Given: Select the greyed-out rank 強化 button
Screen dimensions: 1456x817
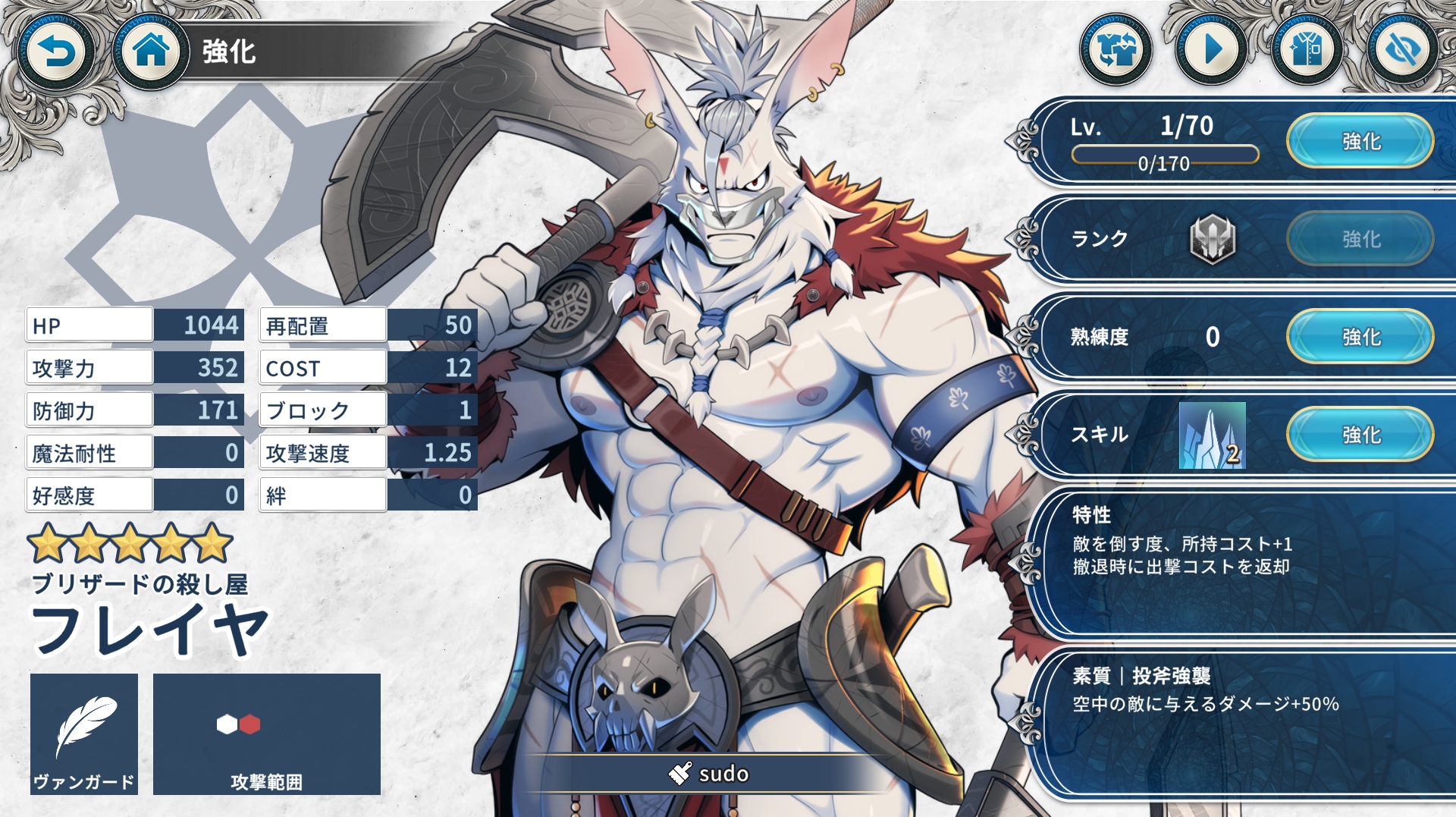Looking at the screenshot, I should [x=1360, y=239].
